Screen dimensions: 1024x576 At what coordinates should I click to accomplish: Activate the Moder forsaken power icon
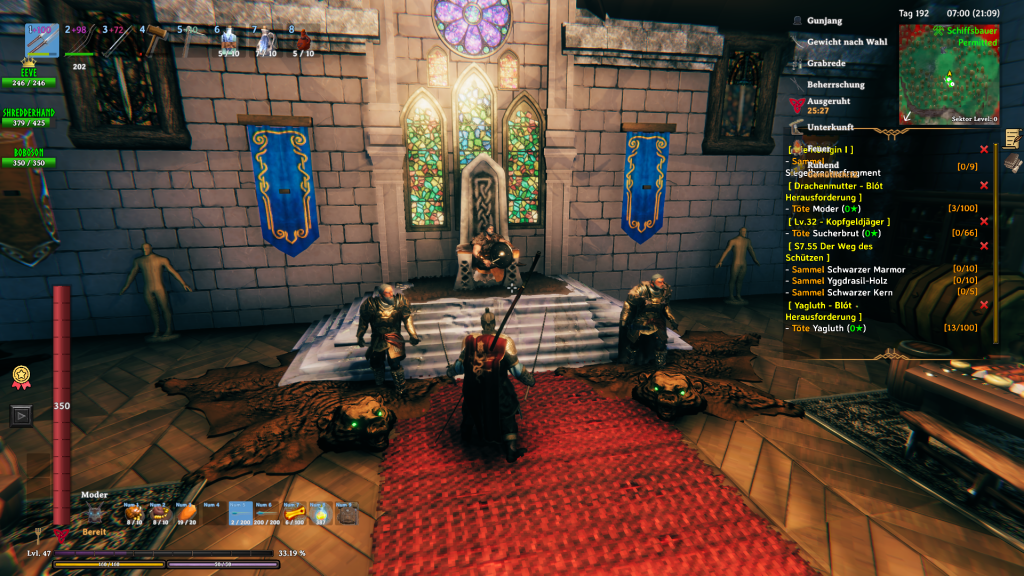[x=95, y=514]
